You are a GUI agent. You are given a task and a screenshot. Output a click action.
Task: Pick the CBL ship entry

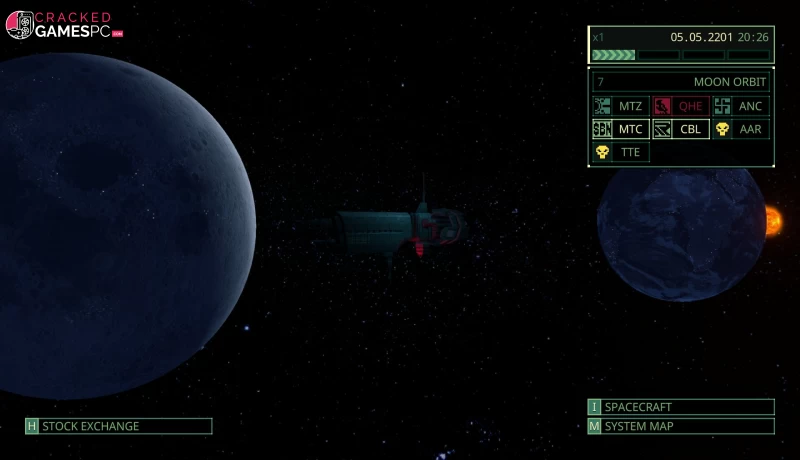point(680,129)
